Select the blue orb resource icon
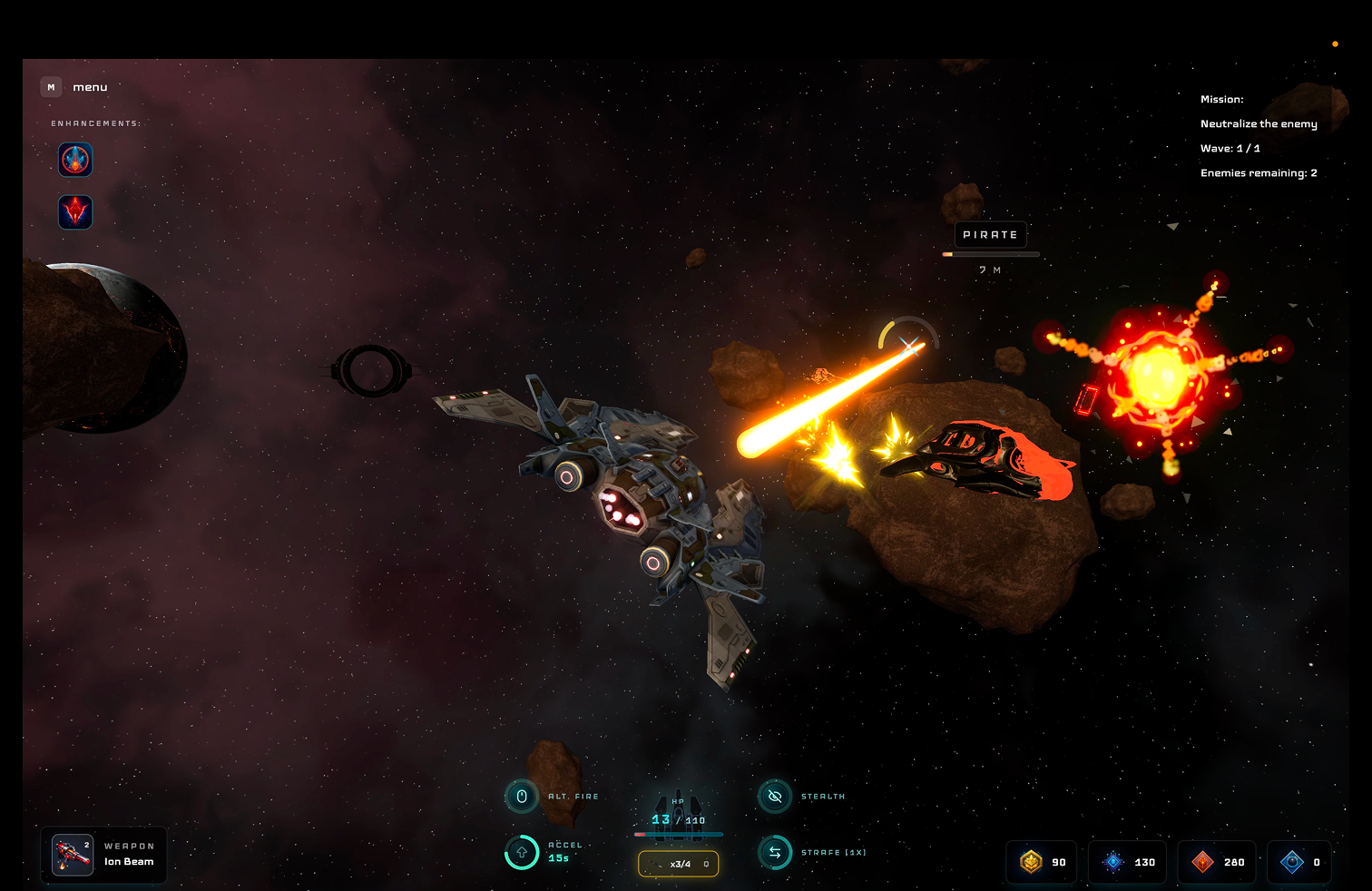The width and height of the screenshot is (1372, 891). pyautogui.click(x=1291, y=862)
